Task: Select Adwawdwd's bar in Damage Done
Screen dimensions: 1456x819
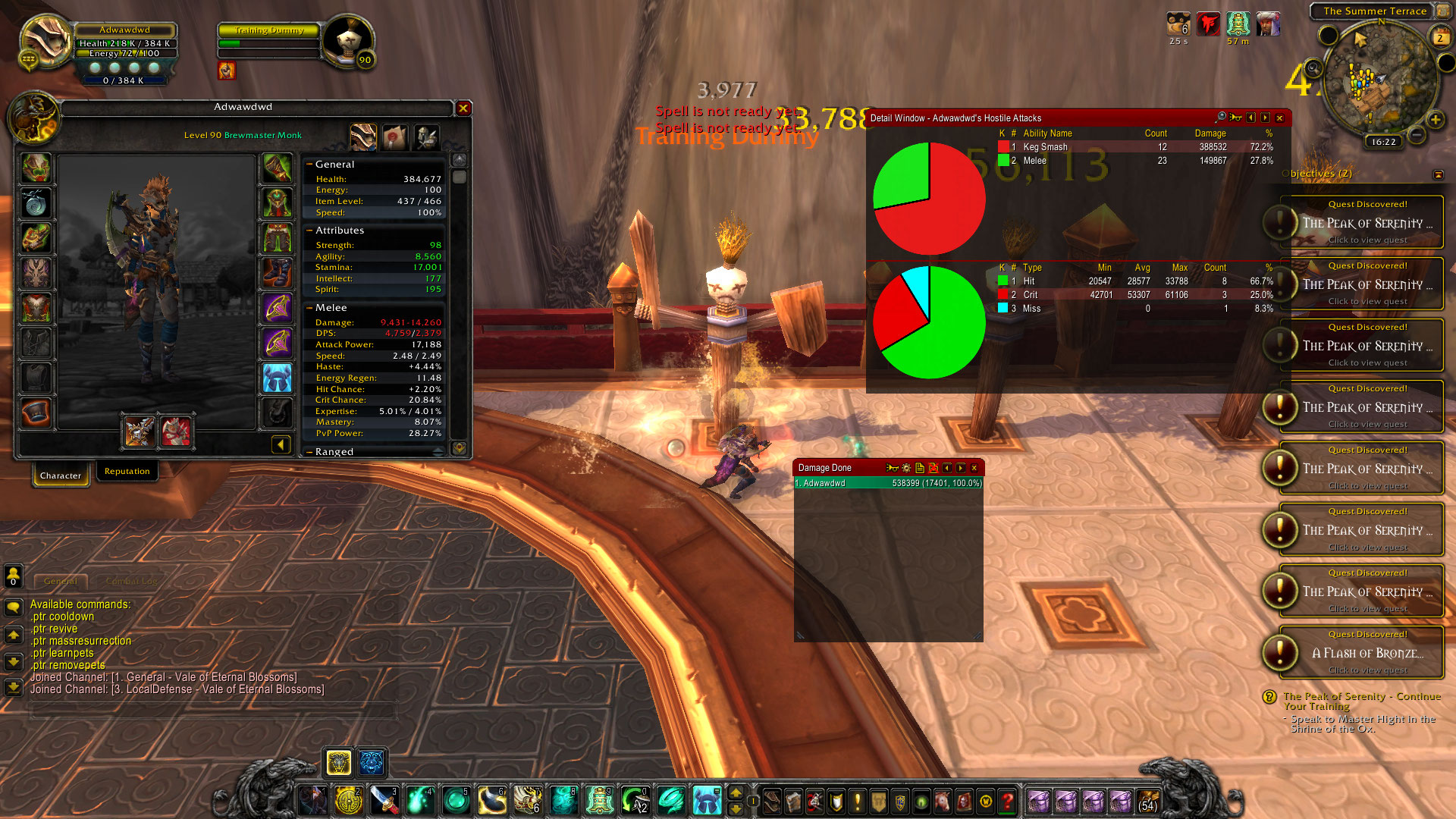Action: click(888, 483)
